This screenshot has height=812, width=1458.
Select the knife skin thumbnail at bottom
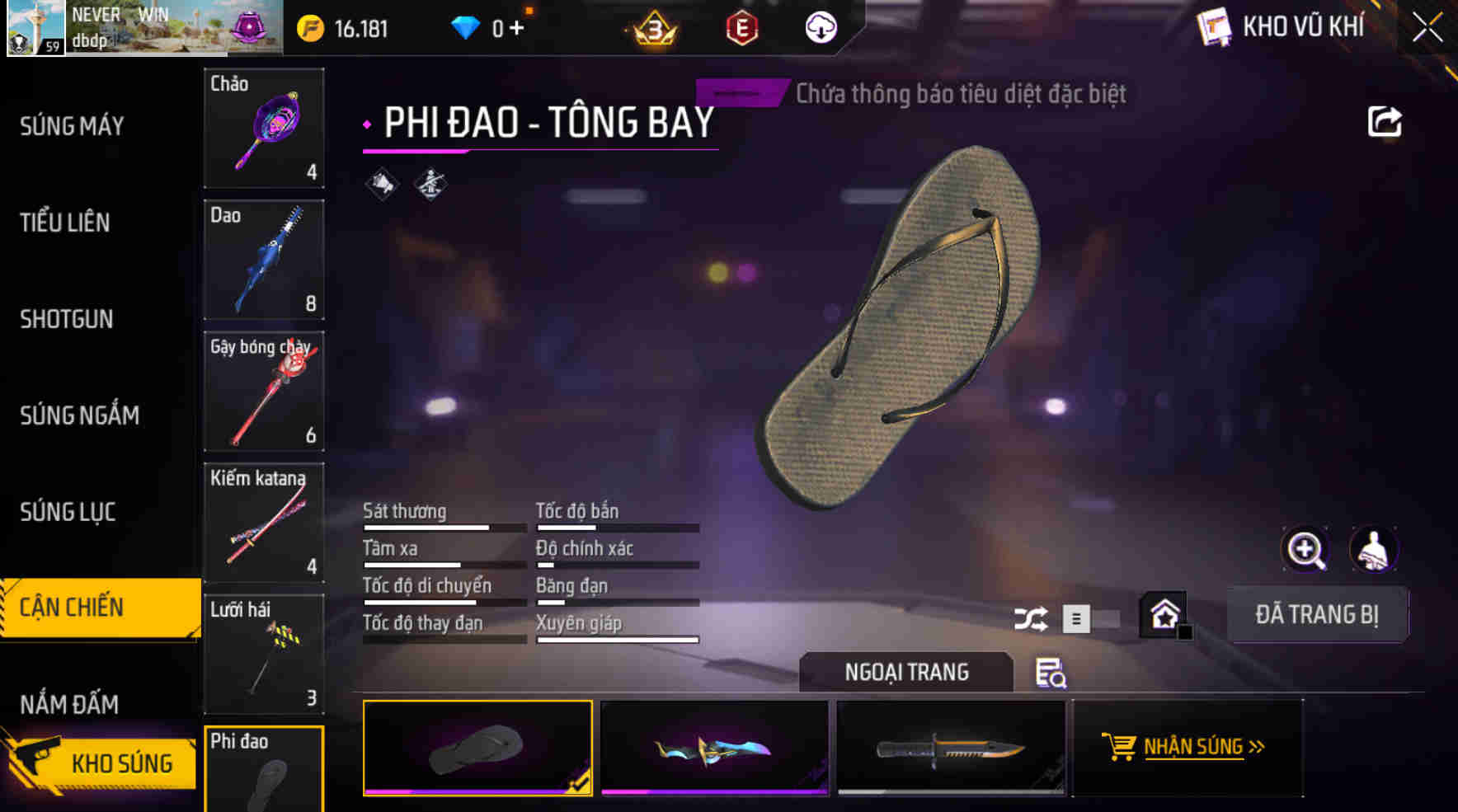point(950,749)
